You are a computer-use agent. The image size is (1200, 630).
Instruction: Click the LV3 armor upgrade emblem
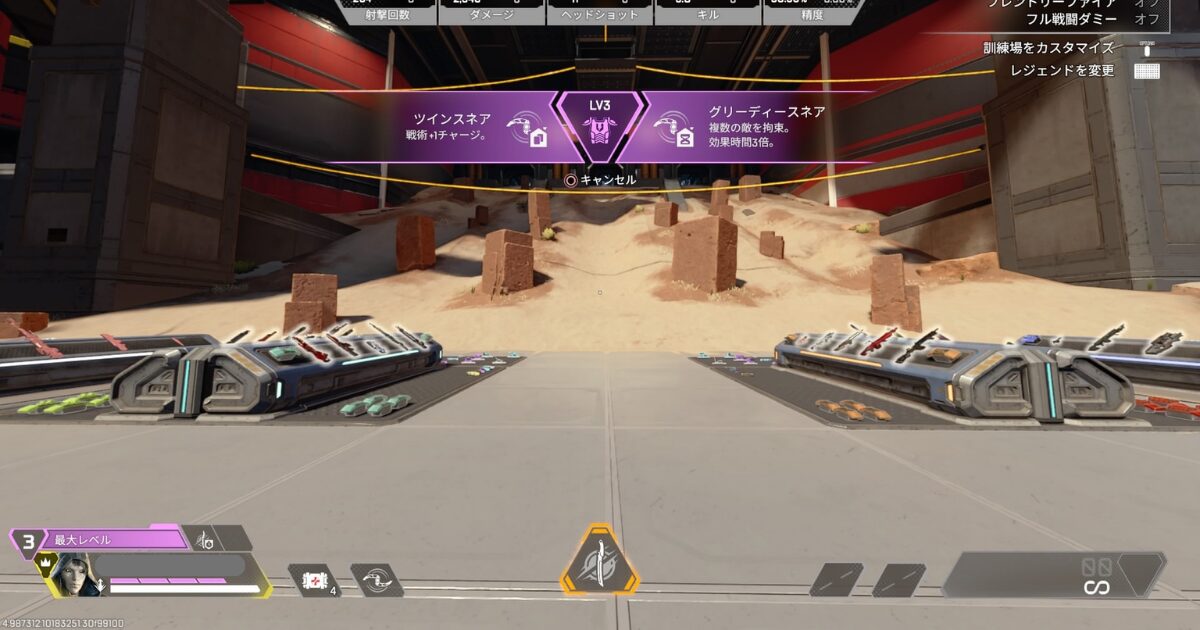[x=600, y=126]
